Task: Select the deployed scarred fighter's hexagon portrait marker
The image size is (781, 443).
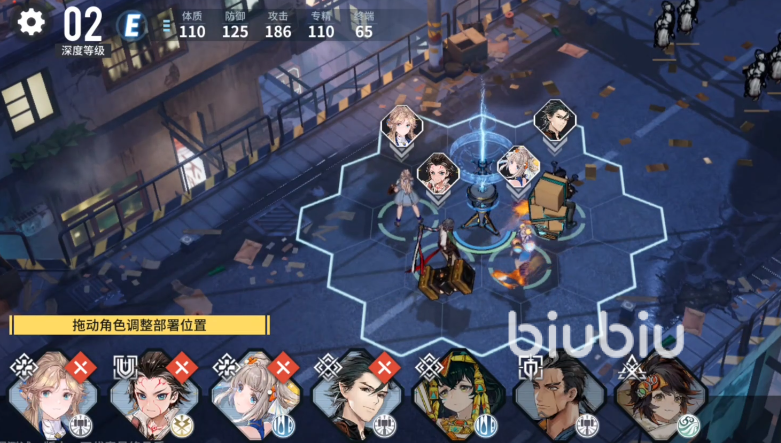Action: [x=437, y=174]
